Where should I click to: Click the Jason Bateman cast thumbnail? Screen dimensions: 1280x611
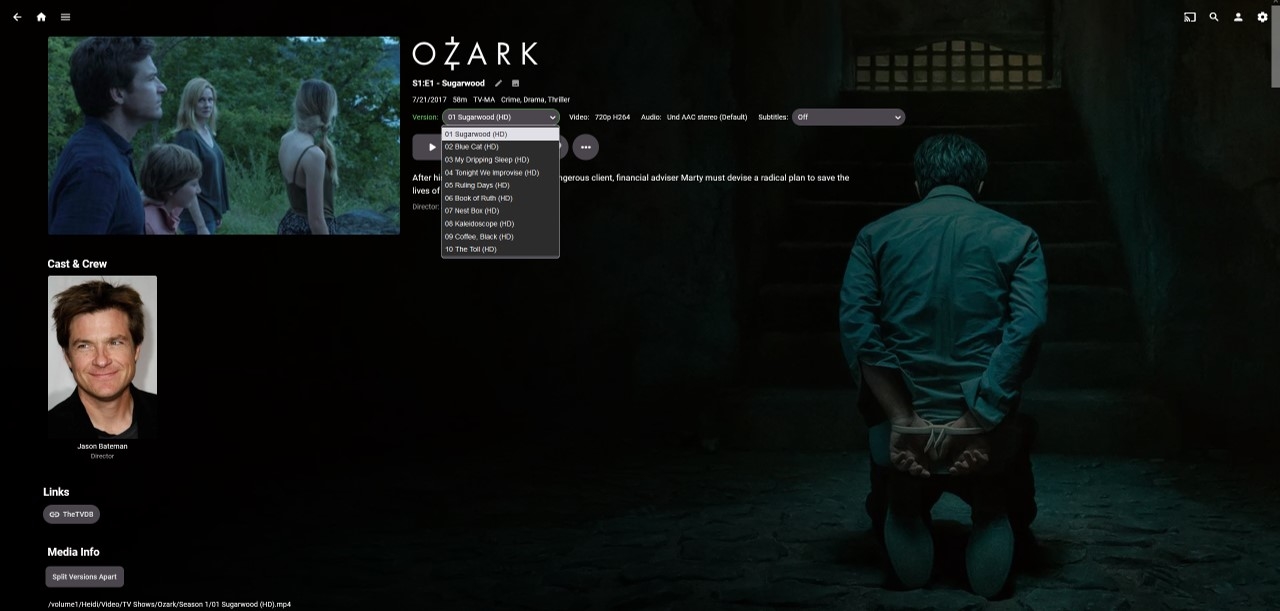[x=102, y=357]
